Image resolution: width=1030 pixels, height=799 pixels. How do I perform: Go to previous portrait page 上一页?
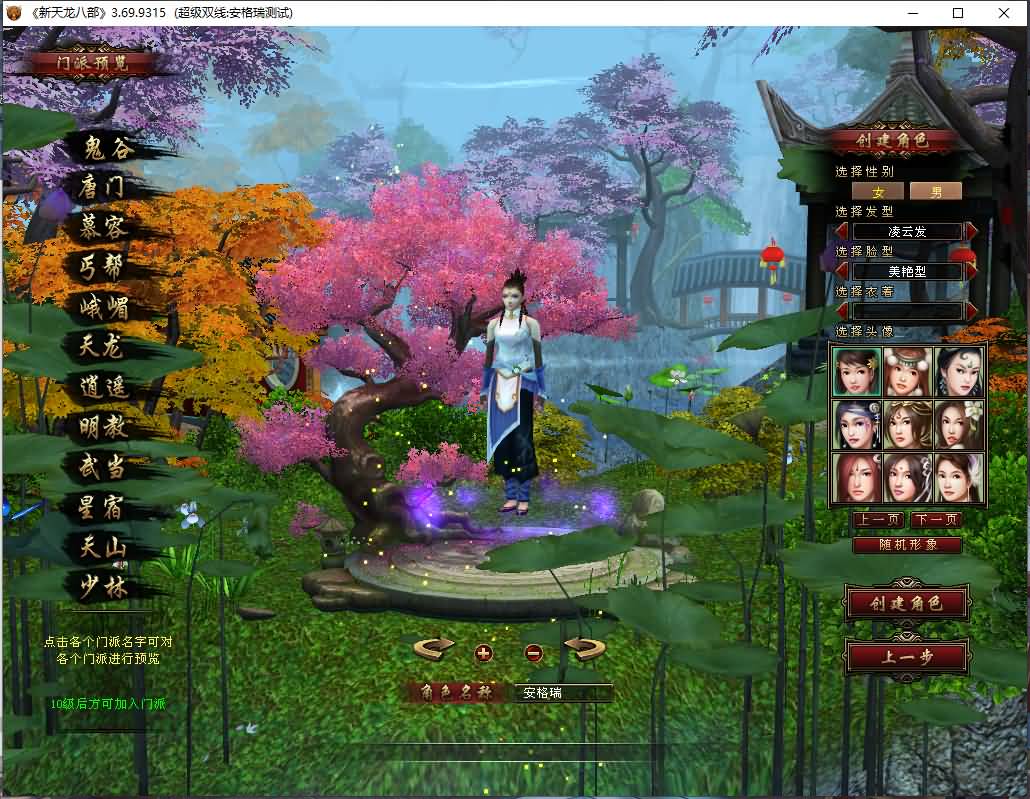(x=878, y=520)
